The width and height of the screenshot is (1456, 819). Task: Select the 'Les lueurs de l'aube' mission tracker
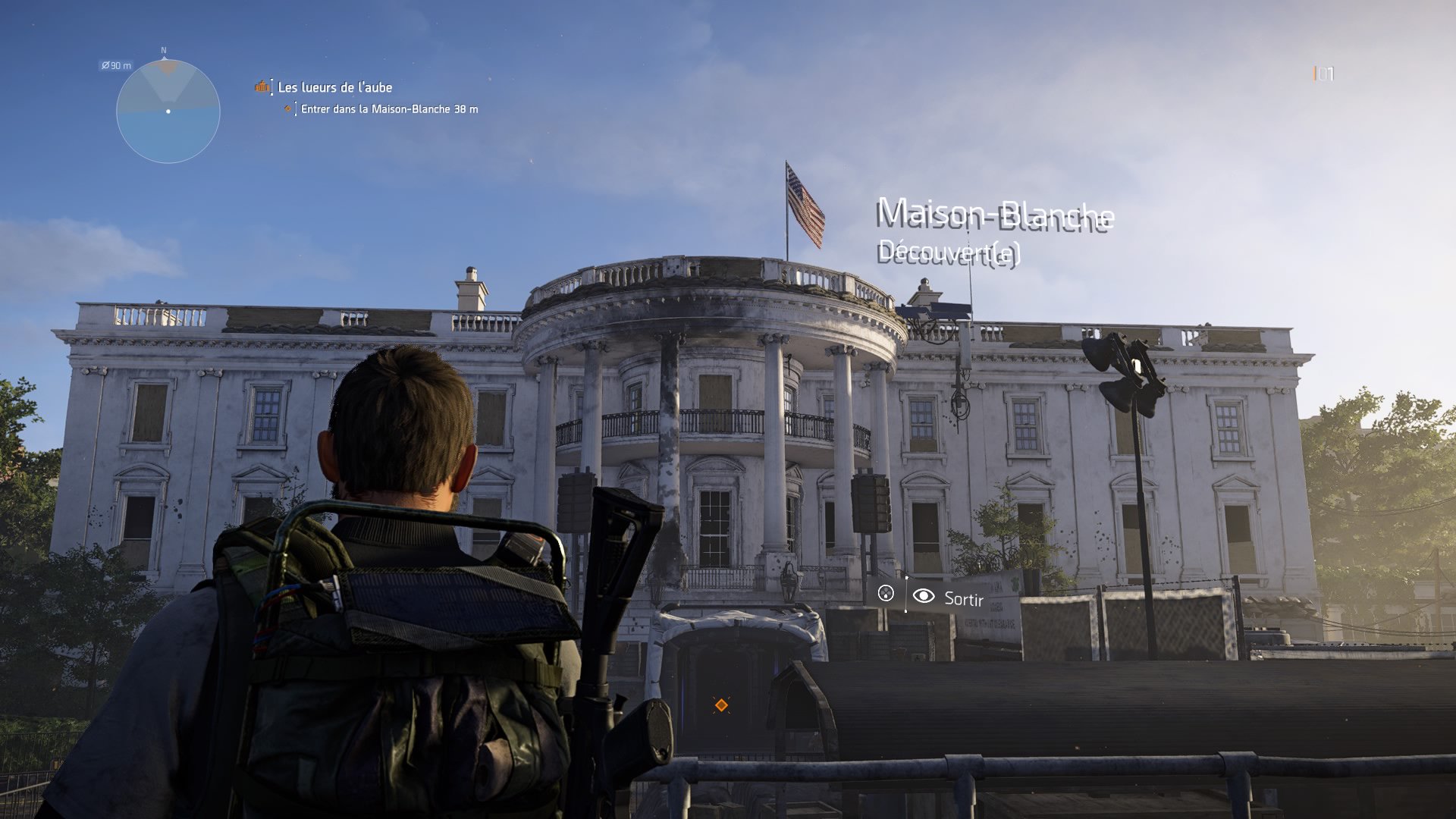point(334,87)
